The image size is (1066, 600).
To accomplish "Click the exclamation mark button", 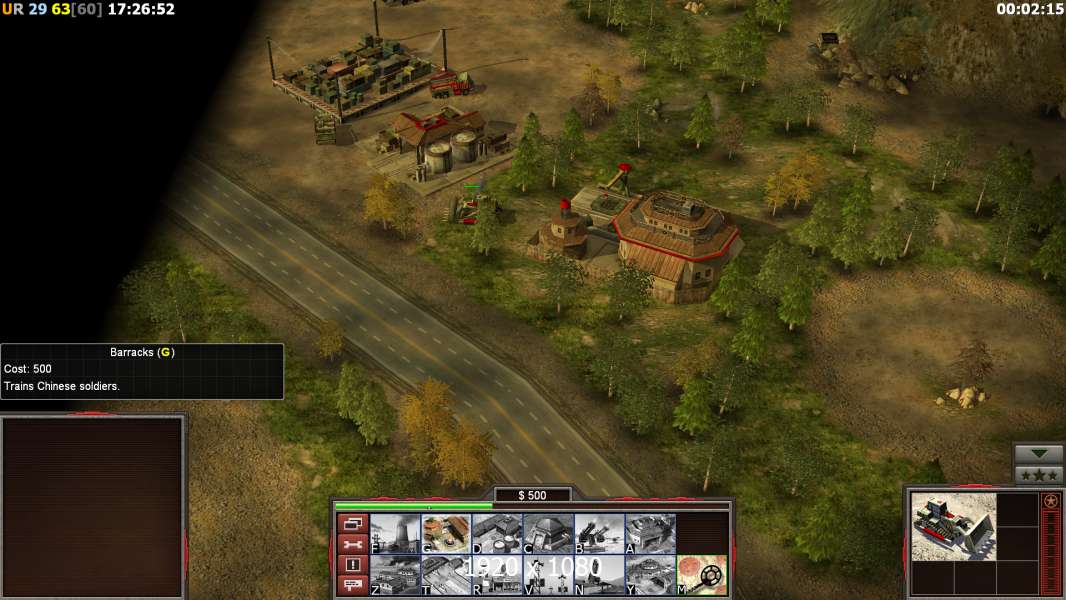I will [x=352, y=565].
